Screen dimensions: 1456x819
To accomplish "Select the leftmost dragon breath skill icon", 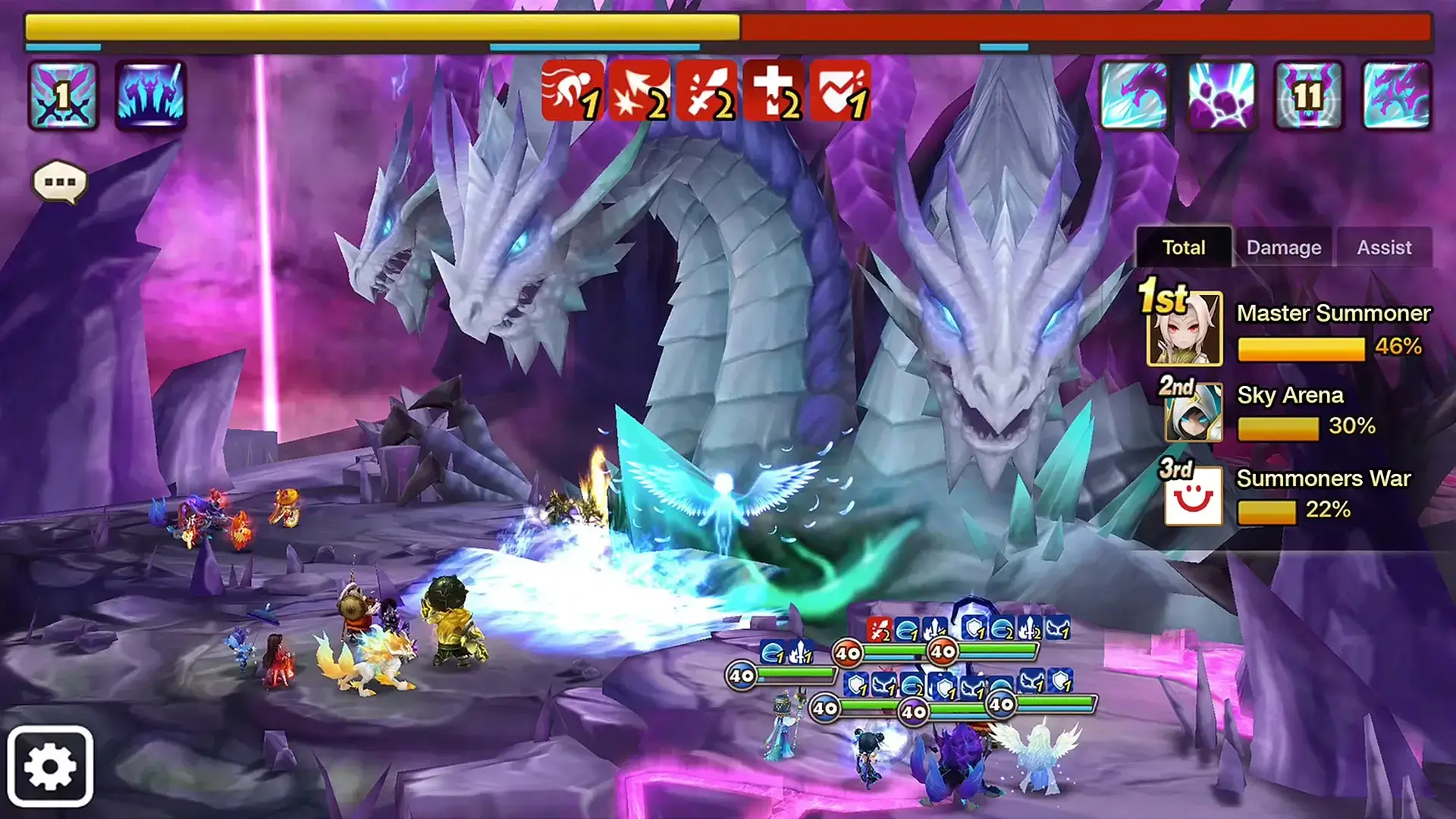I will (1134, 96).
